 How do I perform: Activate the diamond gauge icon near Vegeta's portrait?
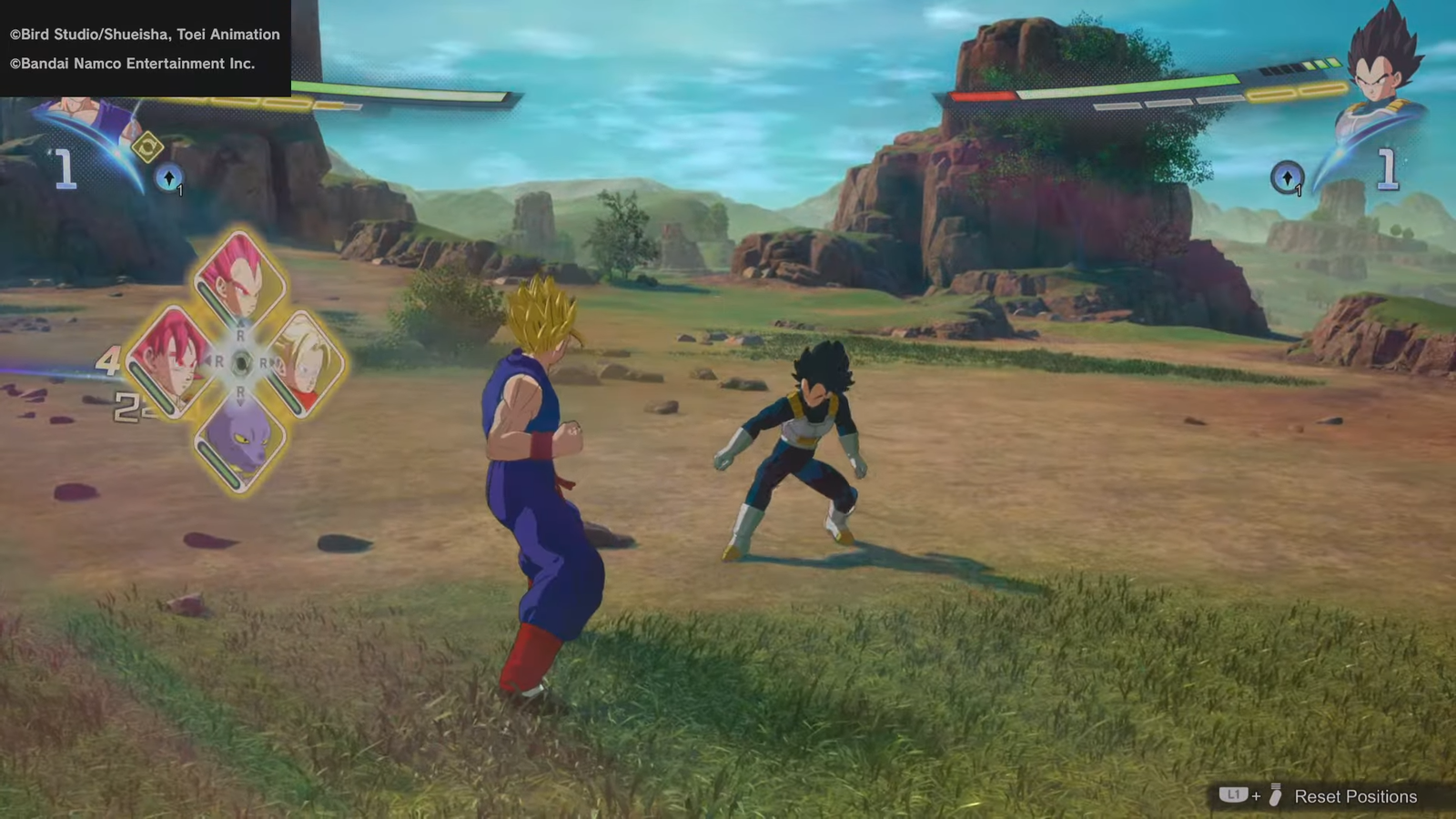pyautogui.click(x=1287, y=177)
